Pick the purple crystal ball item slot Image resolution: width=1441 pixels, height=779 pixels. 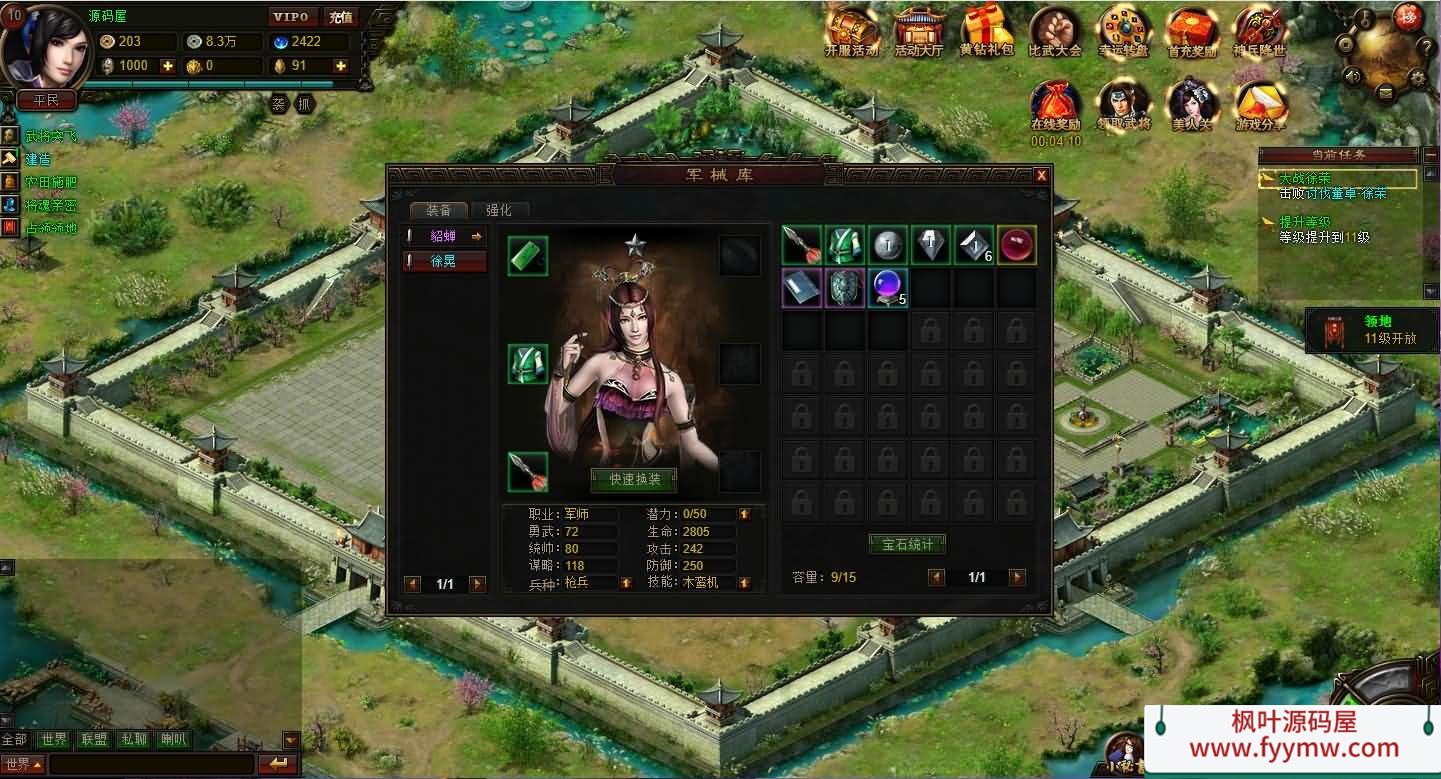(887, 288)
